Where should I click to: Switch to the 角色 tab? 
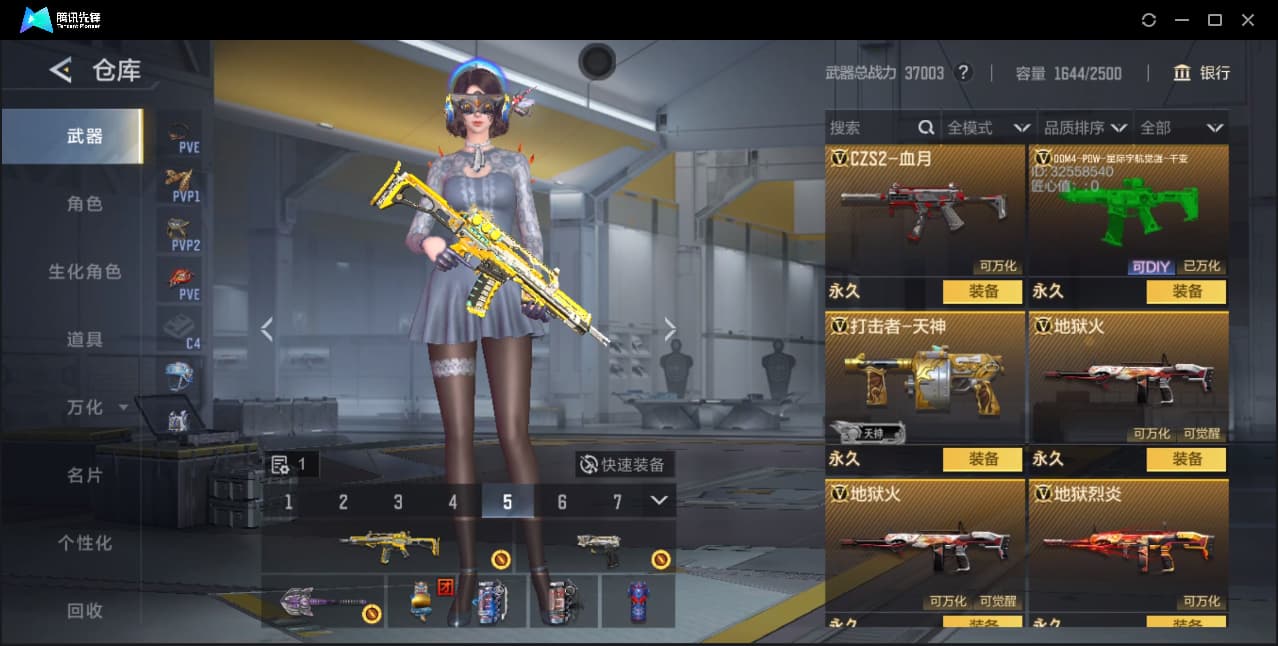coord(84,204)
